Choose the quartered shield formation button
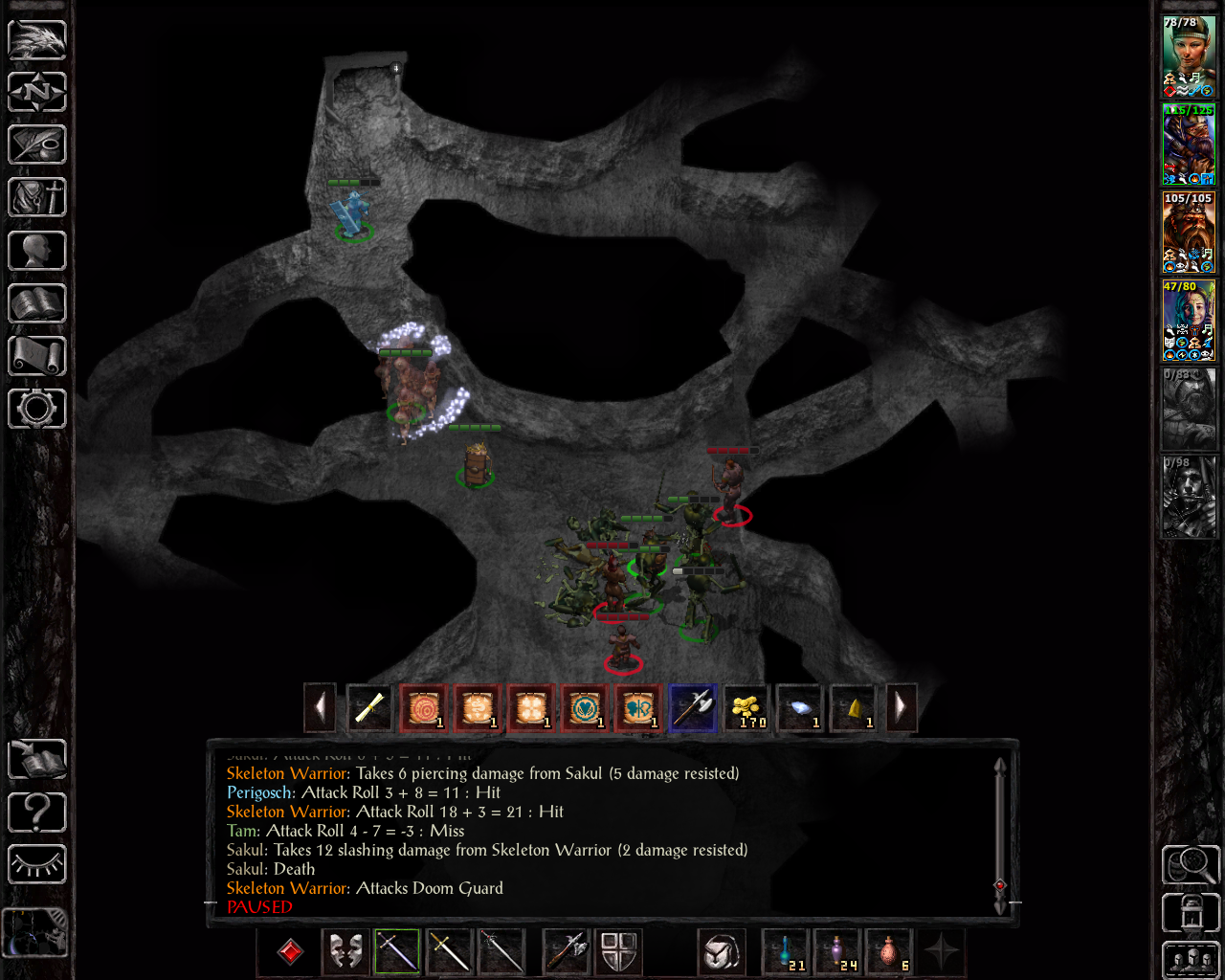 619,951
